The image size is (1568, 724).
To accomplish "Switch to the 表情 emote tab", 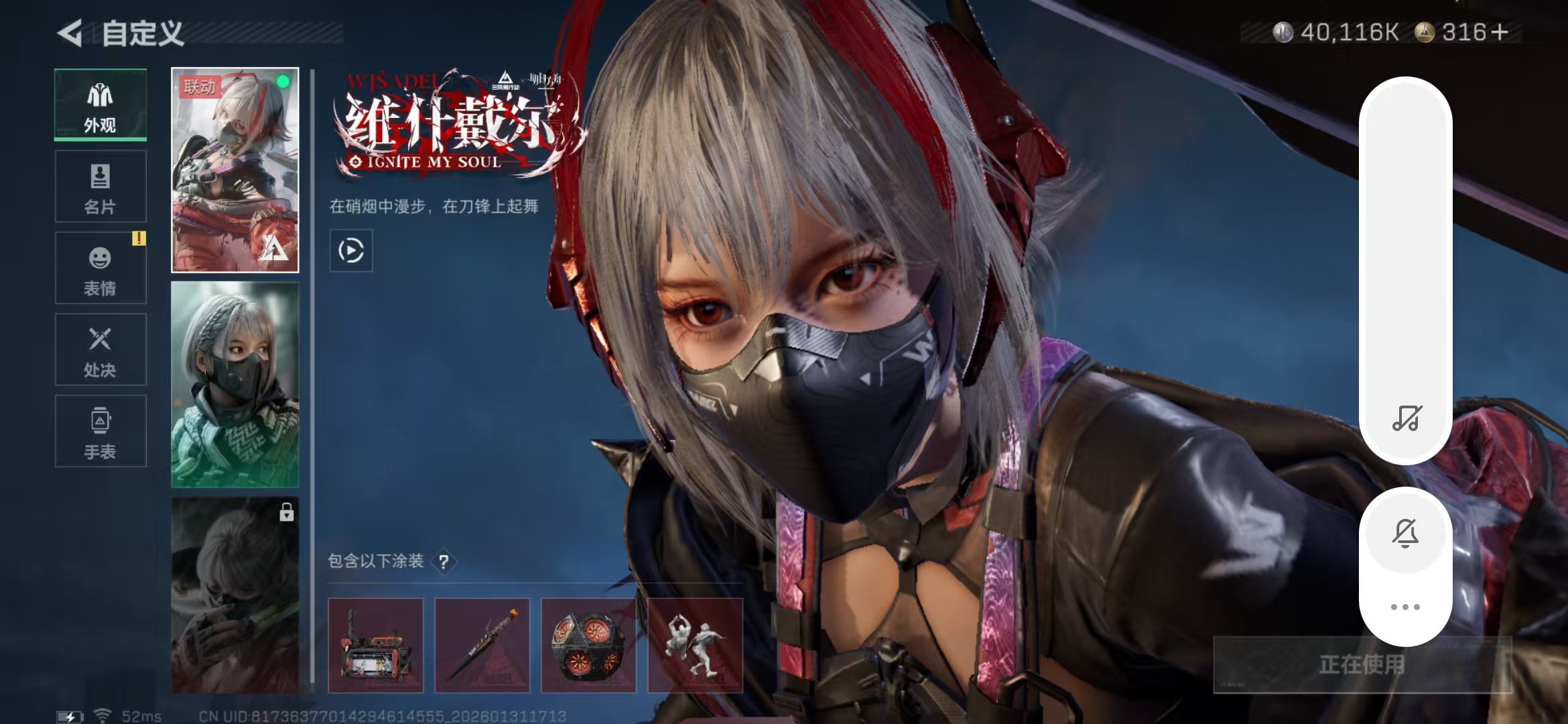I will 101,268.
